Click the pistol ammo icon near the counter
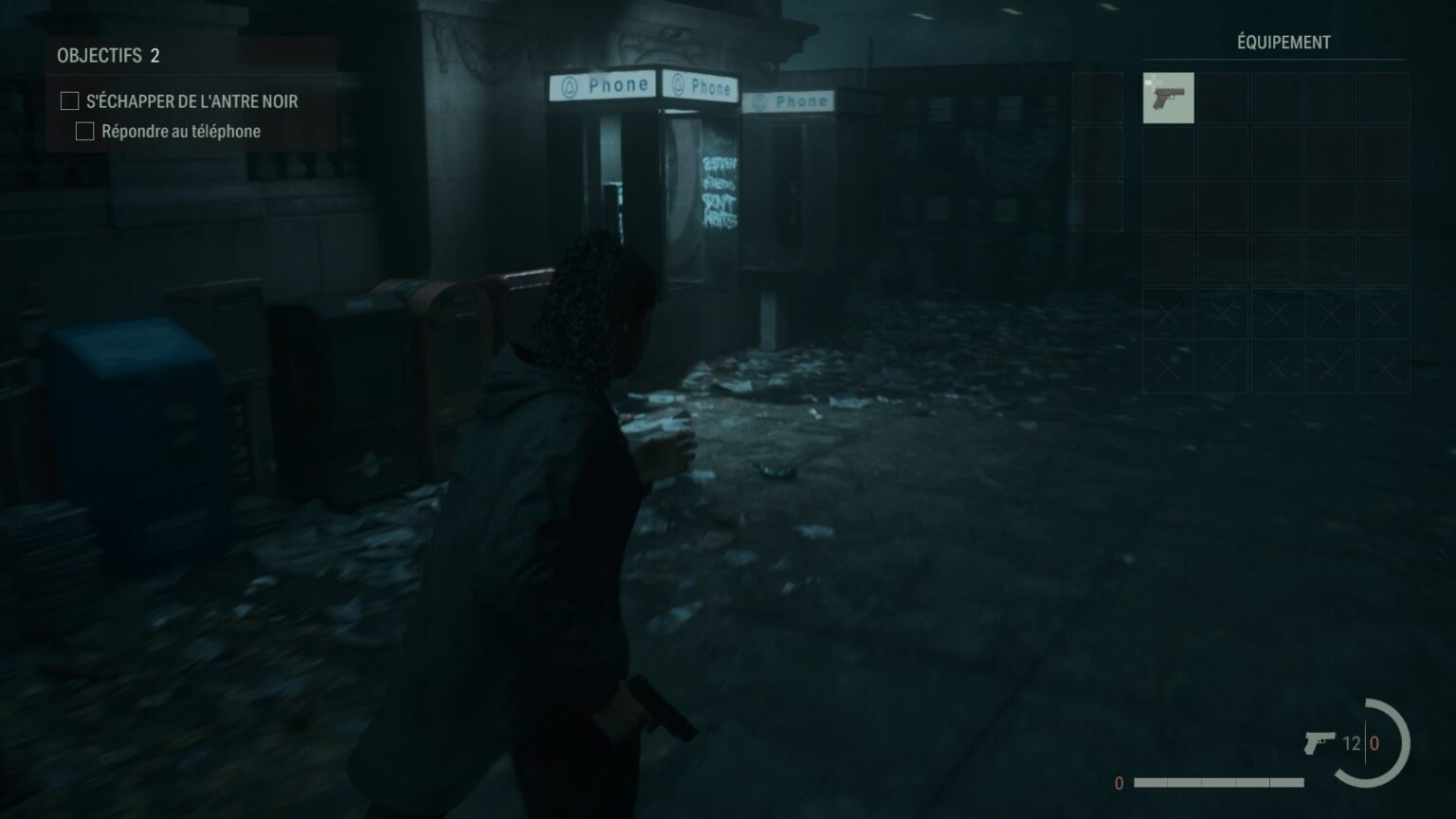The height and width of the screenshot is (819, 1456). tap(1321, 742)
